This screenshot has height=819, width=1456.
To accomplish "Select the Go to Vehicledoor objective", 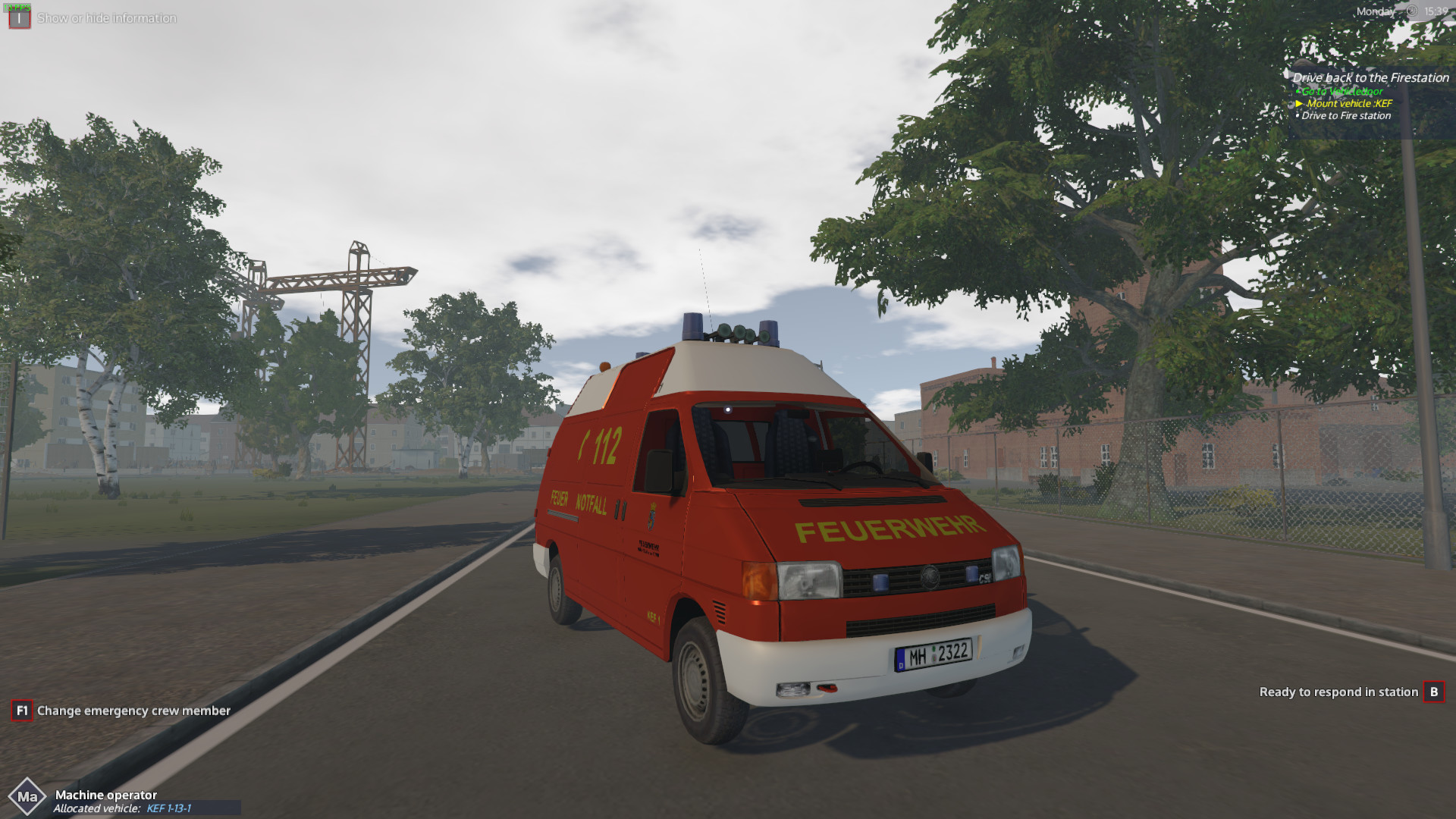I will pyautogui.click(x=1342, y=91).
